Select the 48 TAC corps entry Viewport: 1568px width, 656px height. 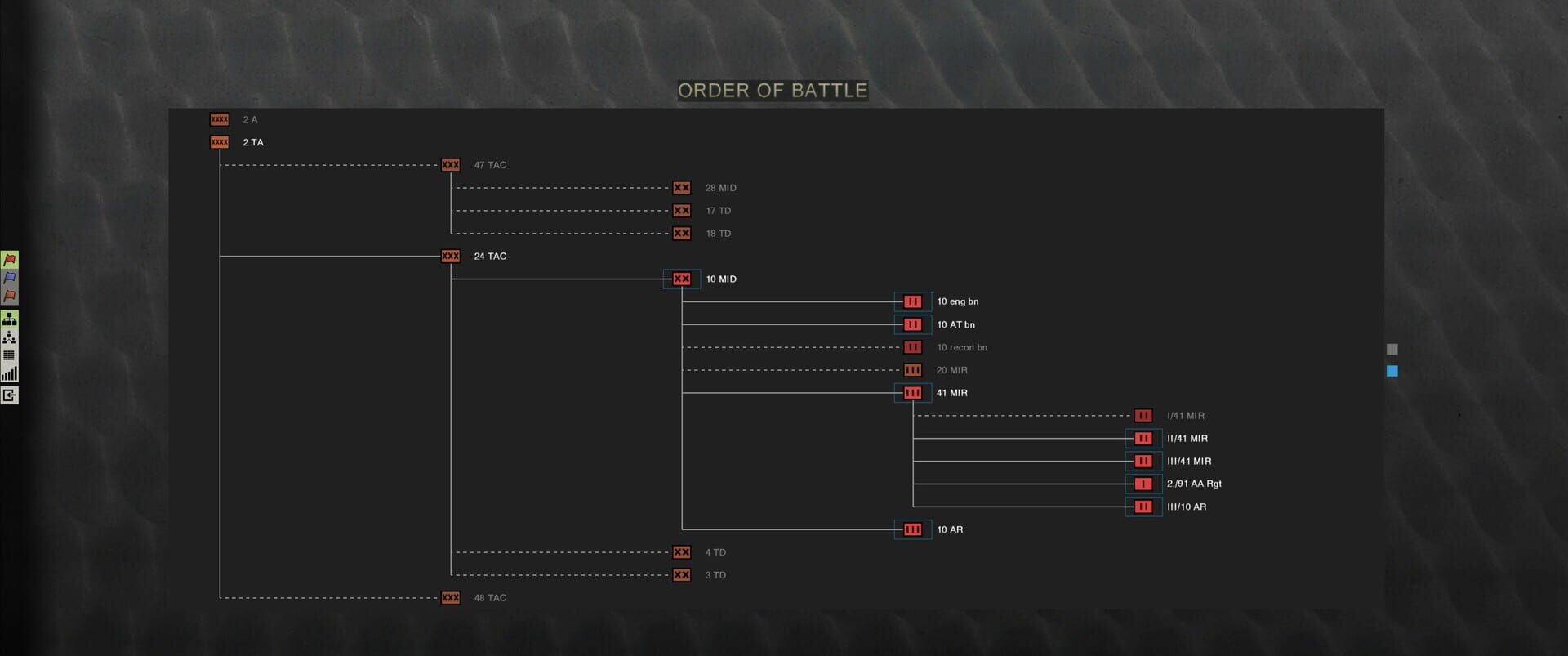click(x=450, y=597)
